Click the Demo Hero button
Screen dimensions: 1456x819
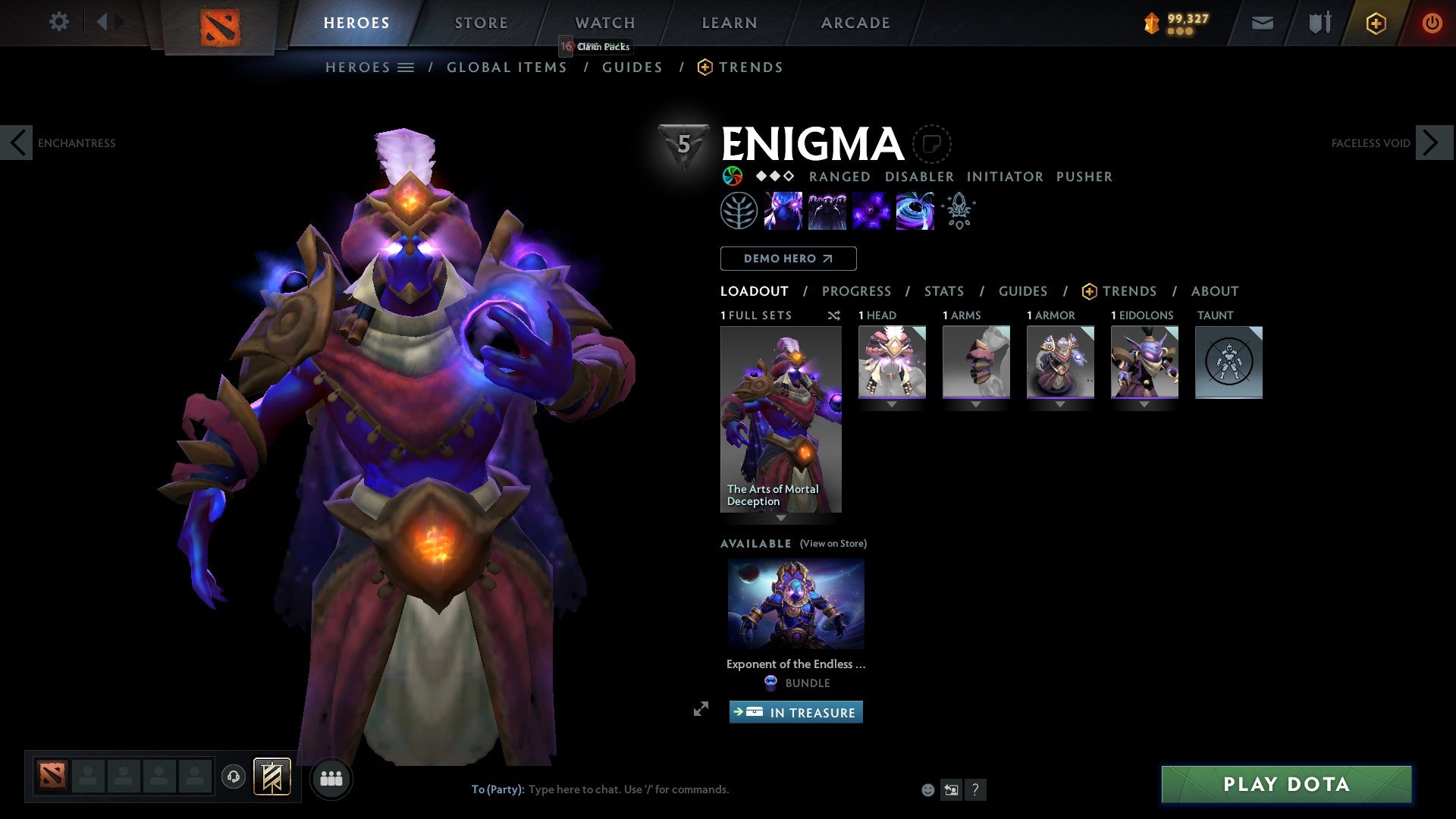[787, 258]
